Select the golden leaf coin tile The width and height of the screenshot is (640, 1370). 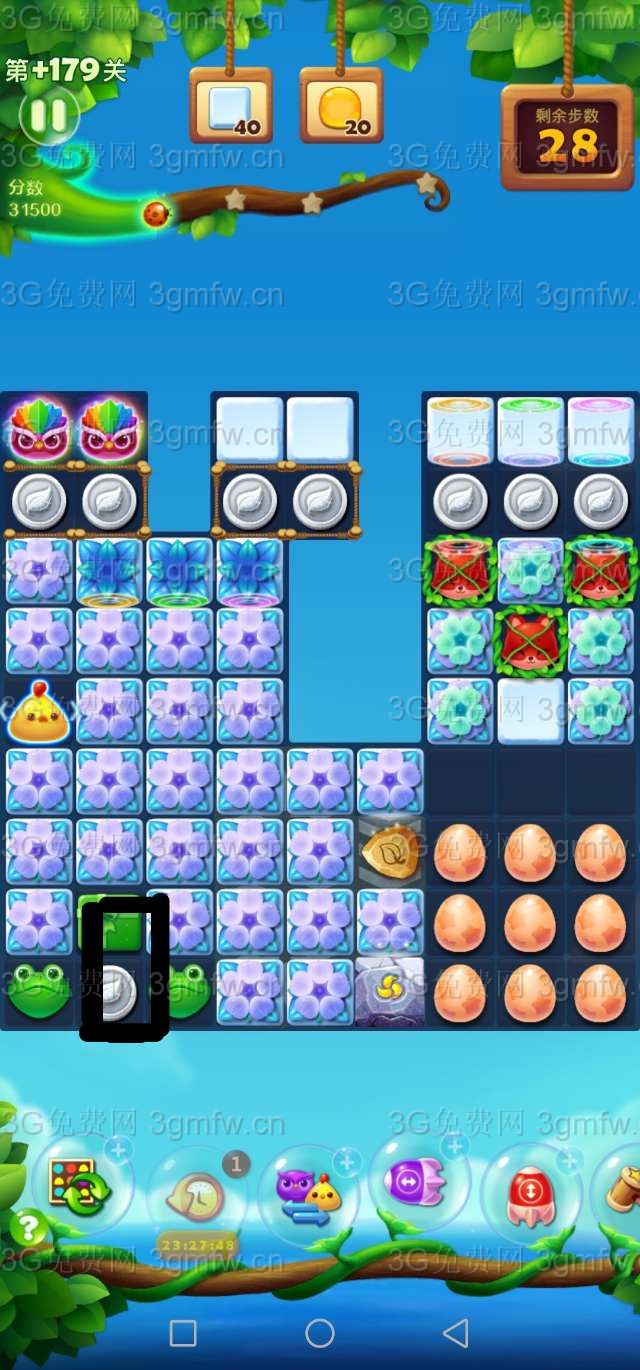pyautogui.click(x=389, y=851)
